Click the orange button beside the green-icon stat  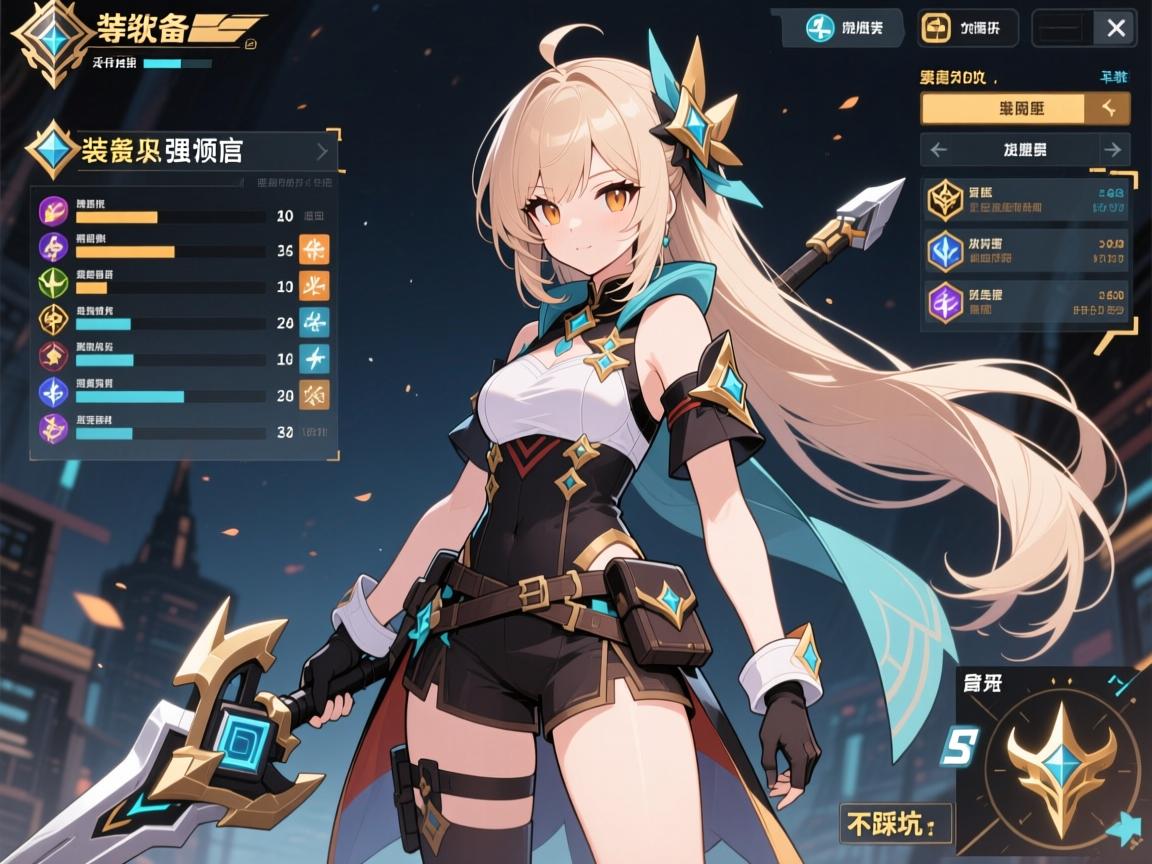314,286
